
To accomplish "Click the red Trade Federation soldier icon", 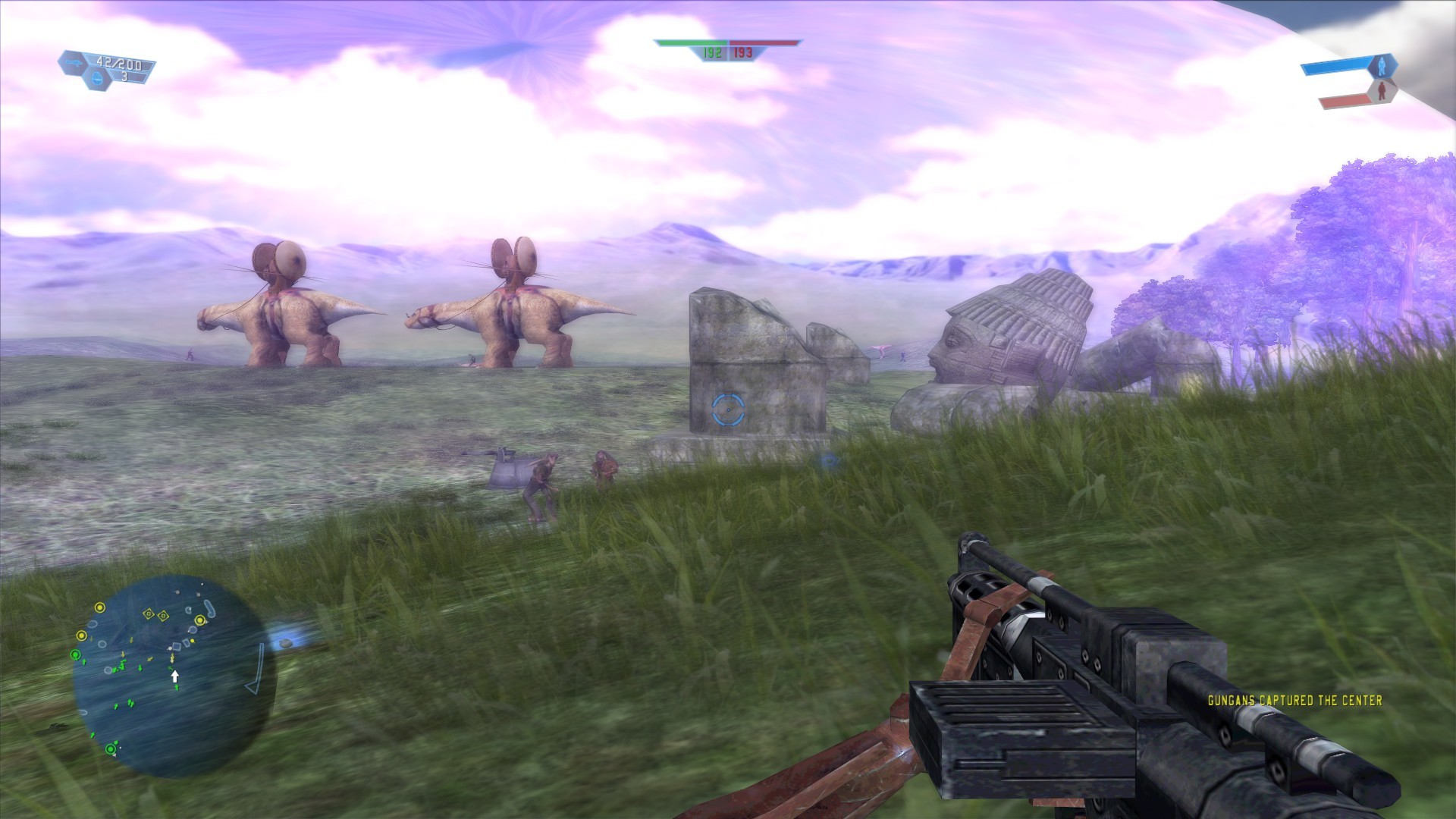I will tap(1382, 90).
